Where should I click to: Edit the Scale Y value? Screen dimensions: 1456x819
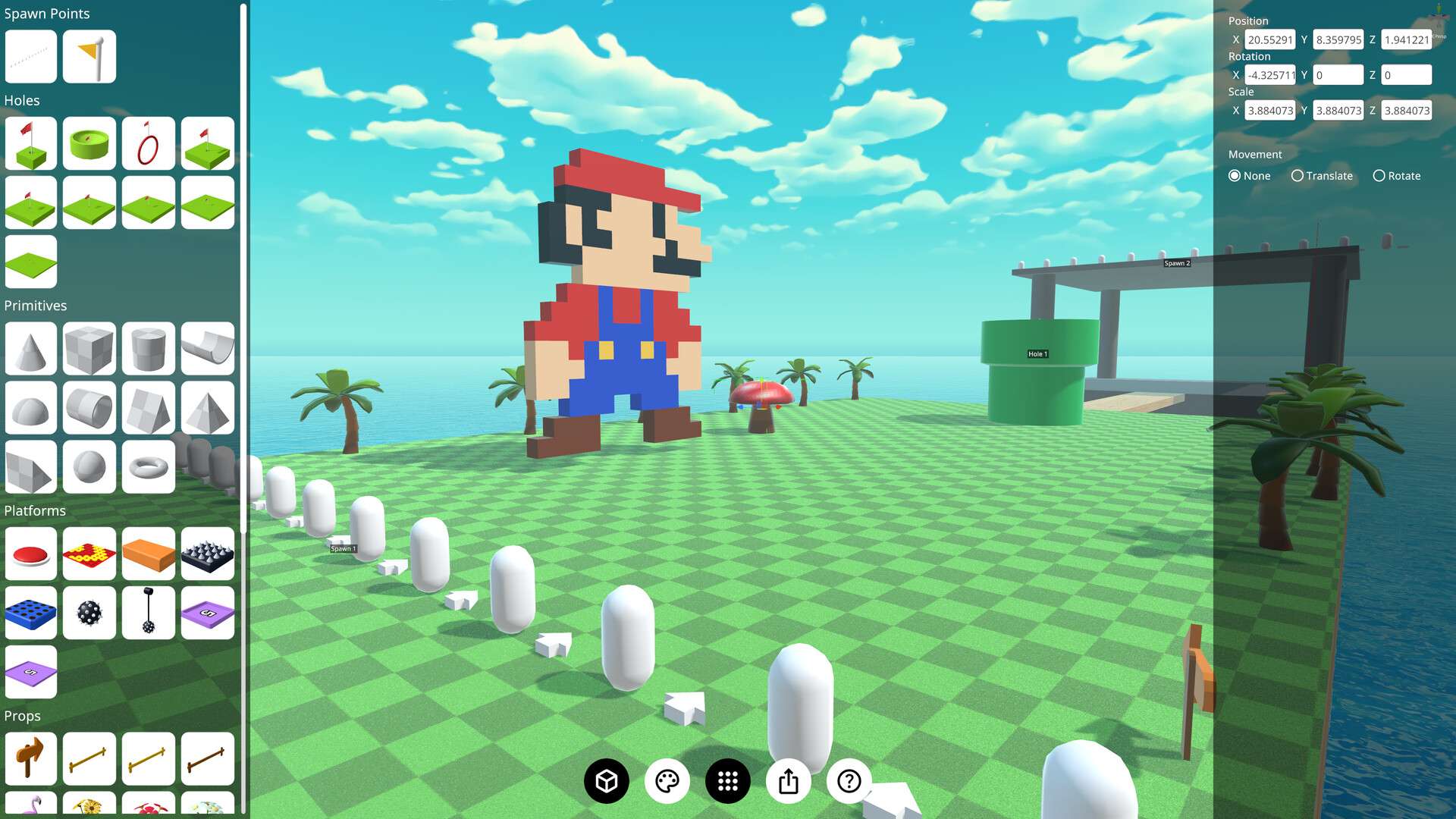(1338, 110)
